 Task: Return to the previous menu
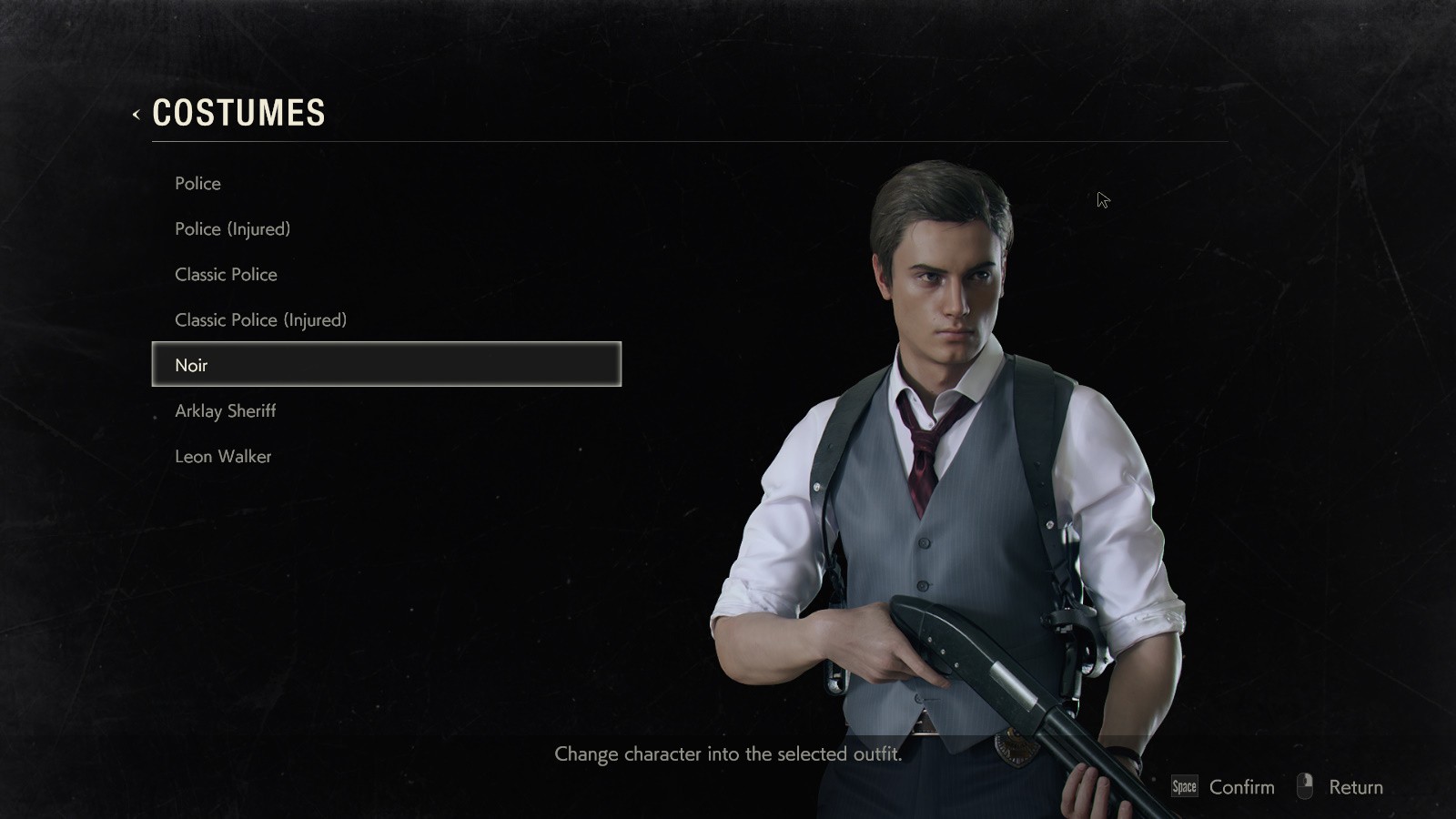1342,787
